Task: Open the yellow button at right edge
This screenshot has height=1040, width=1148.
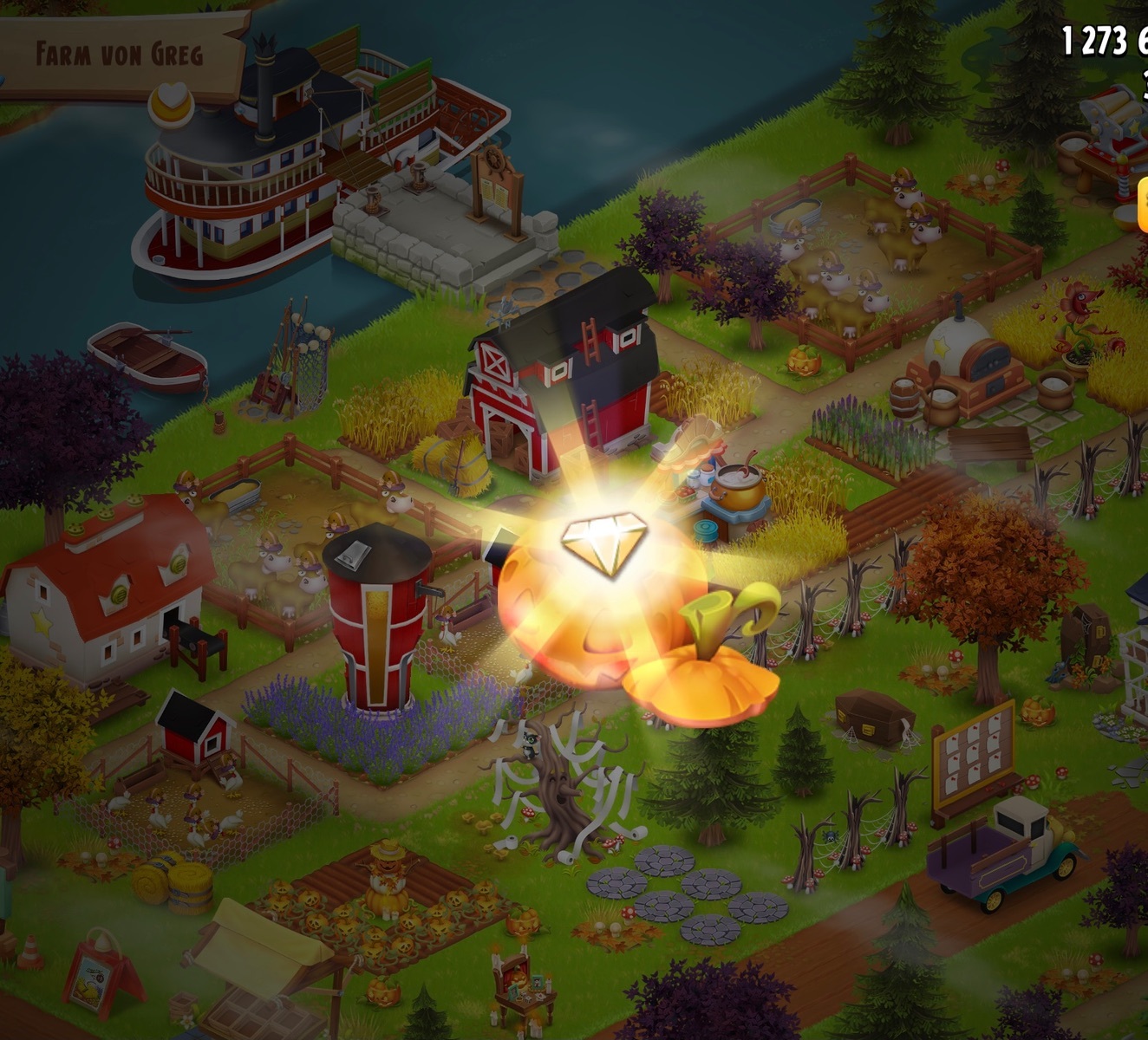Action: pyautogui.click(x=1142, y=205)
